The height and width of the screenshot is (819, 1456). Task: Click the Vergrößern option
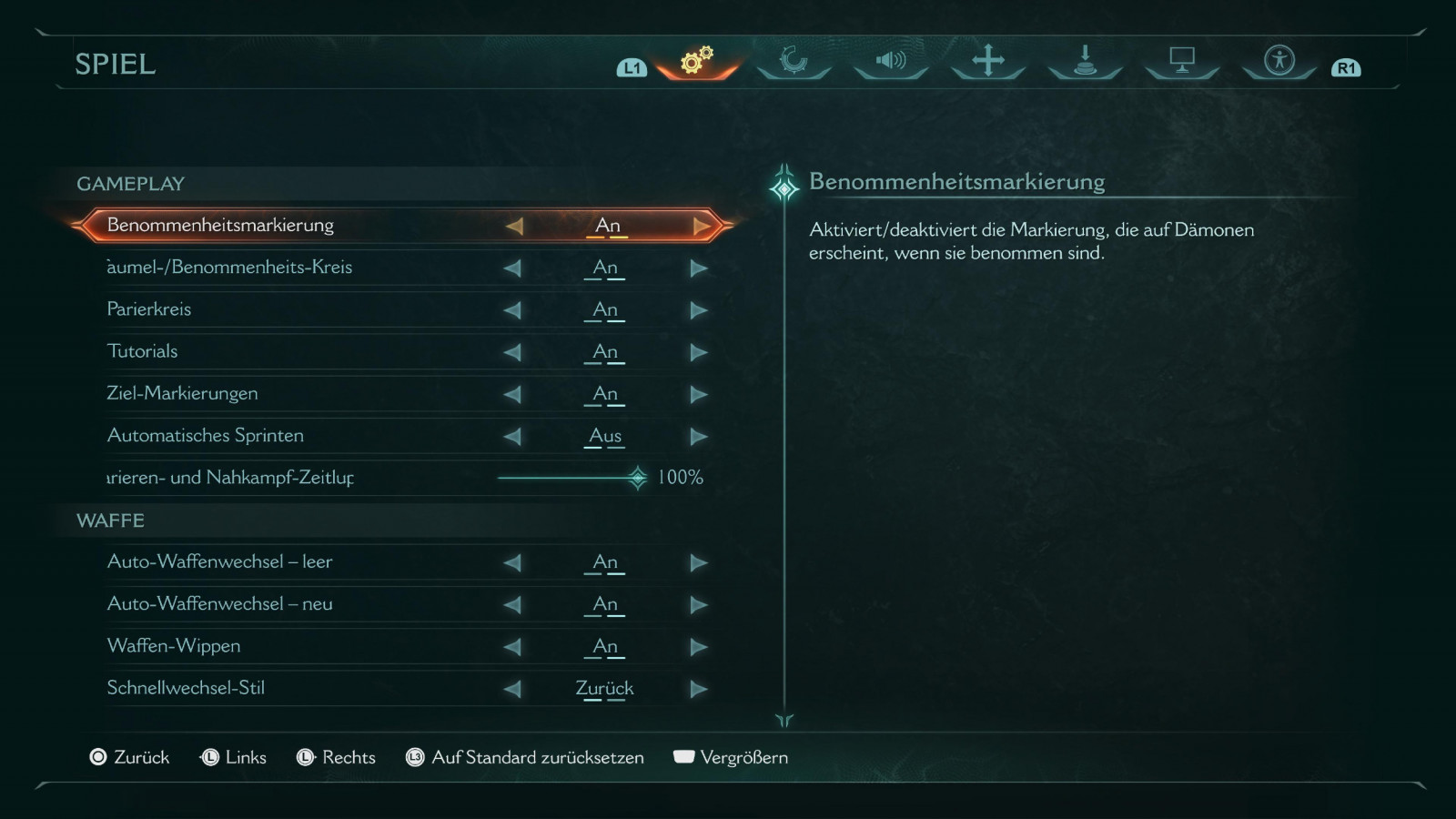point(732,757)
